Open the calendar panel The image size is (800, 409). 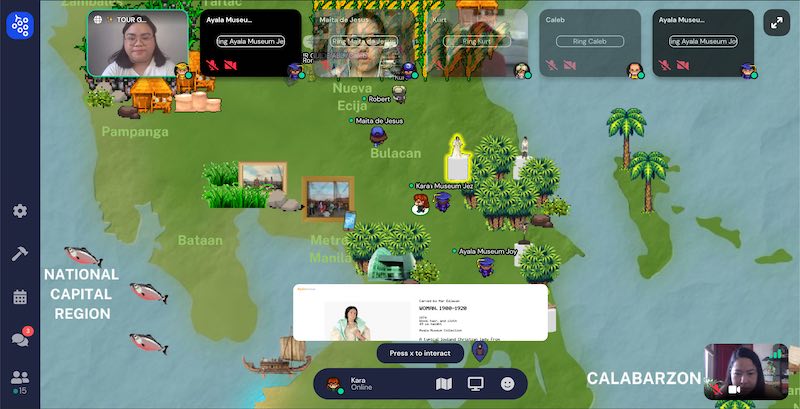click(x=20, y=297)
